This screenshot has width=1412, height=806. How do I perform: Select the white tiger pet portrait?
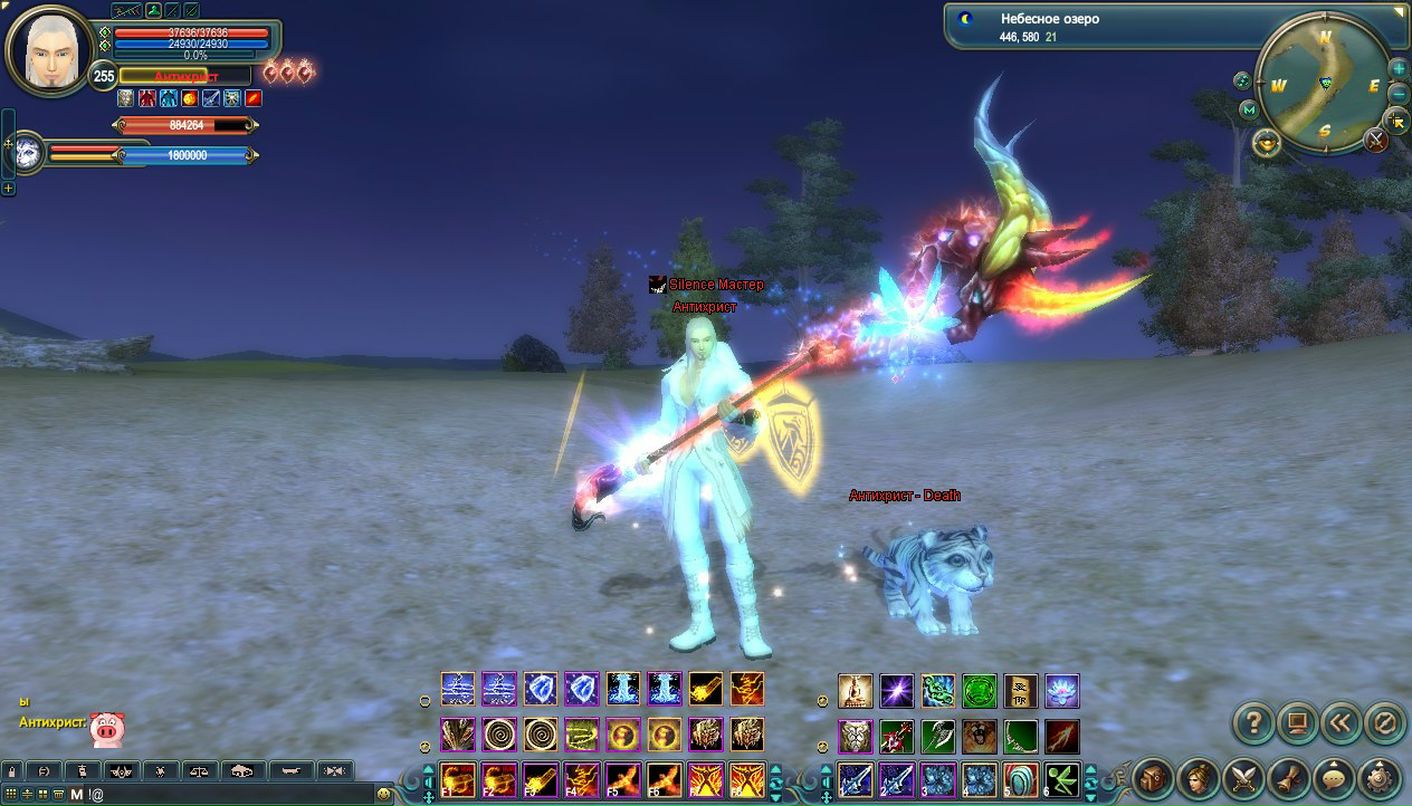coord(28,153)
